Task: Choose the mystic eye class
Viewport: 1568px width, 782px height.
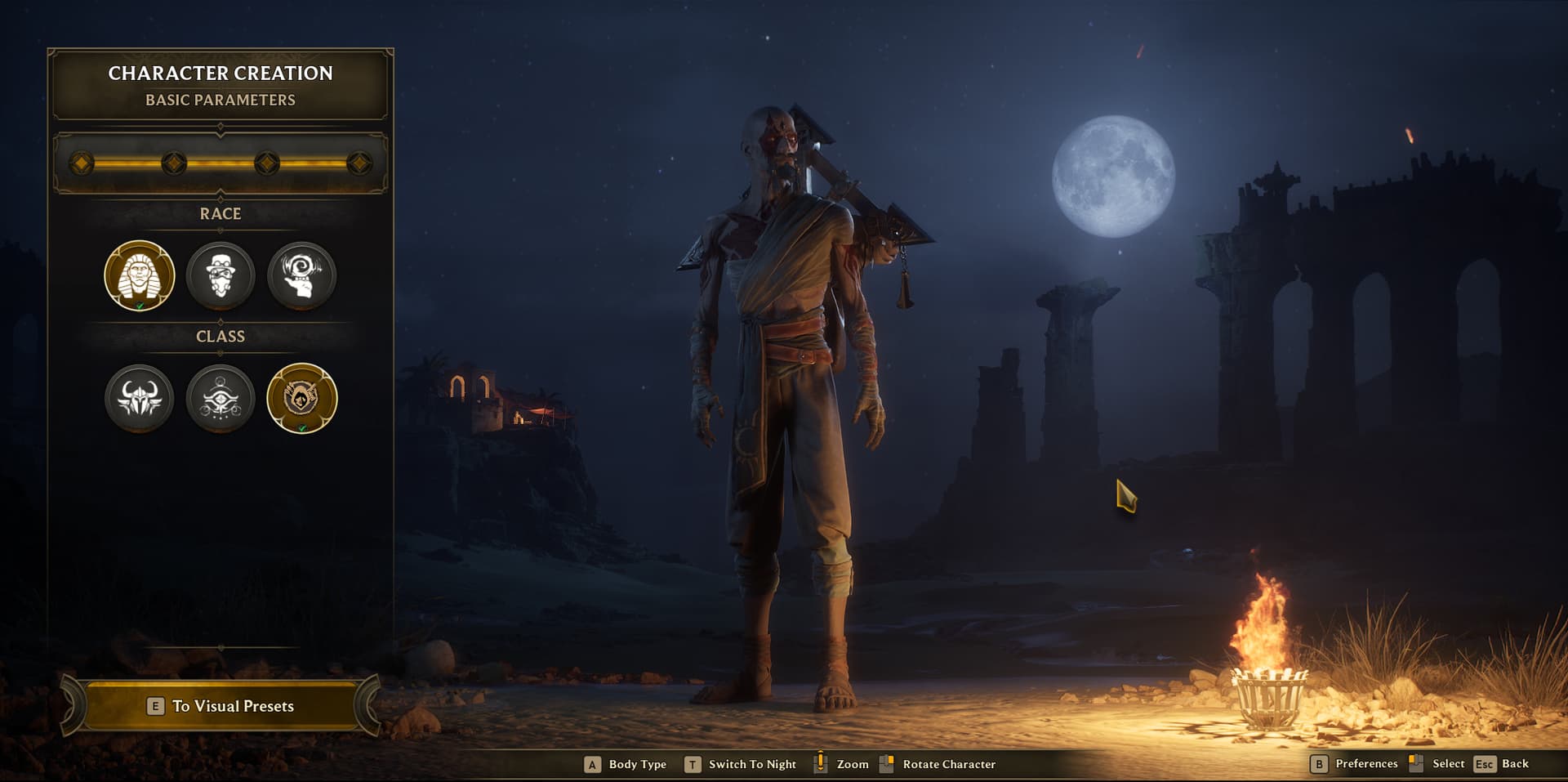Action: (220, 398)
